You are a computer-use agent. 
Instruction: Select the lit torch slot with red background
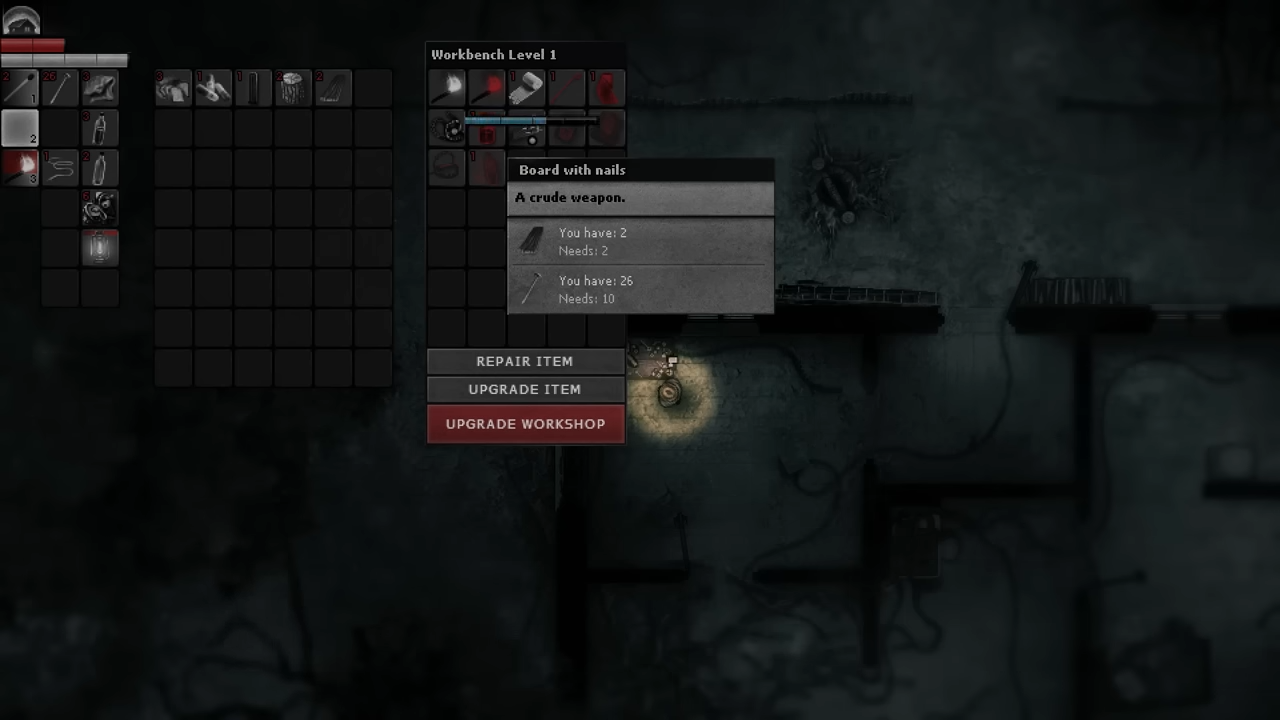pyautogui.click(x=20, y=168)
